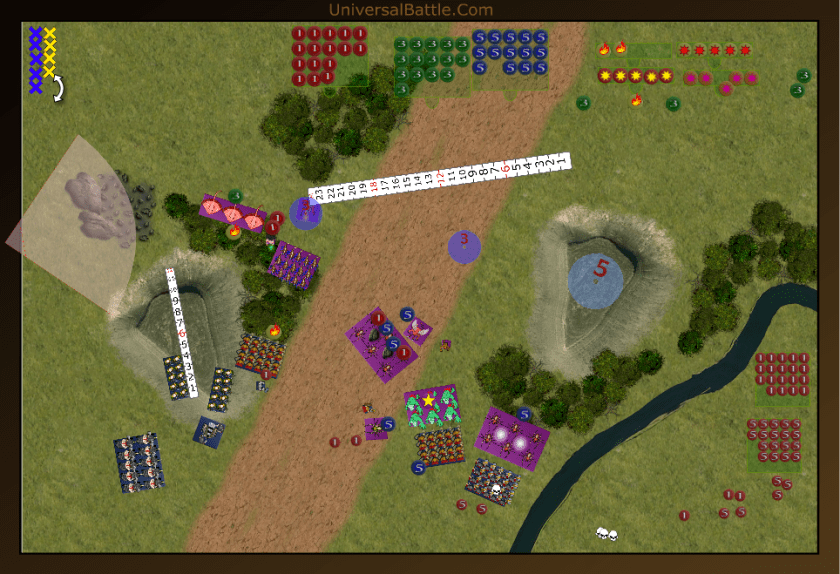This screenshot has height=574, width=840.
Task: Click the white curved rotate arrow
Action: click(x=58, y=89)
